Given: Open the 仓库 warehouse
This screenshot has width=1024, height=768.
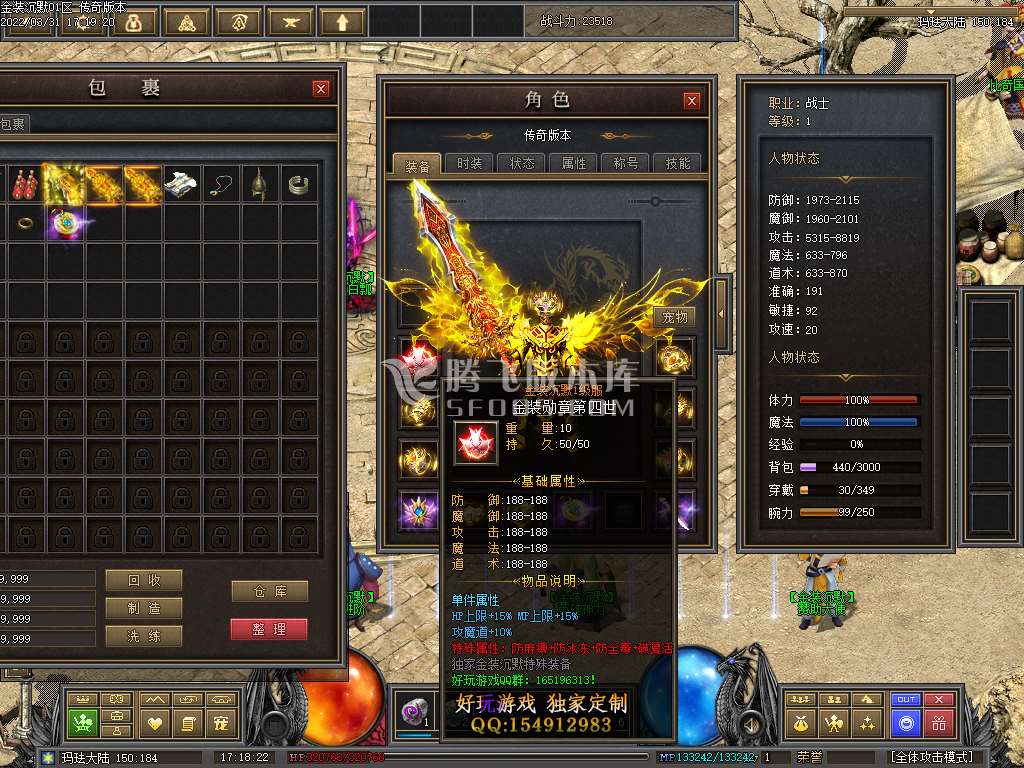Looking at the screenshot, I should point(268,591).
